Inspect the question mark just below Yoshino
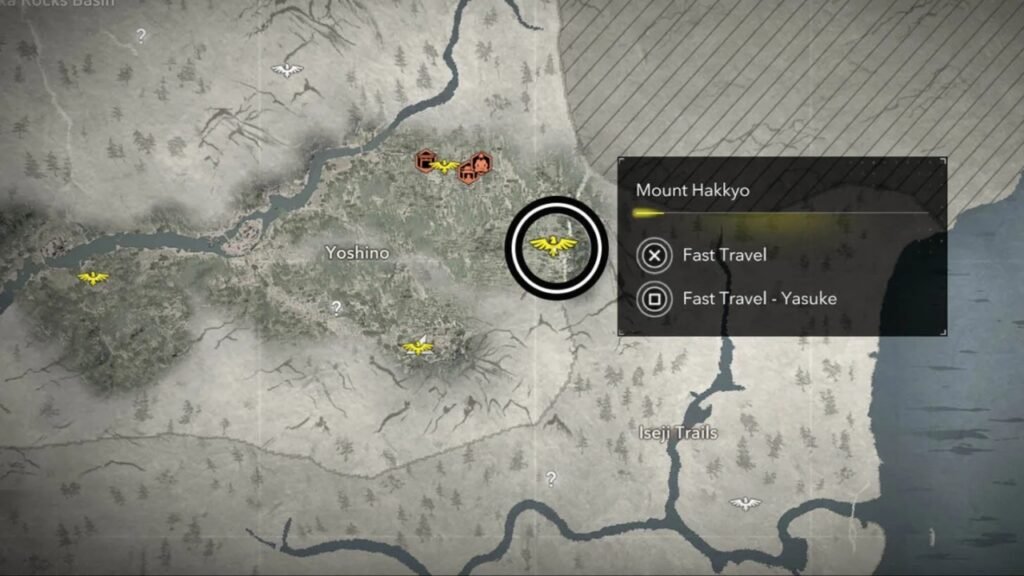 tap(336, 308)
